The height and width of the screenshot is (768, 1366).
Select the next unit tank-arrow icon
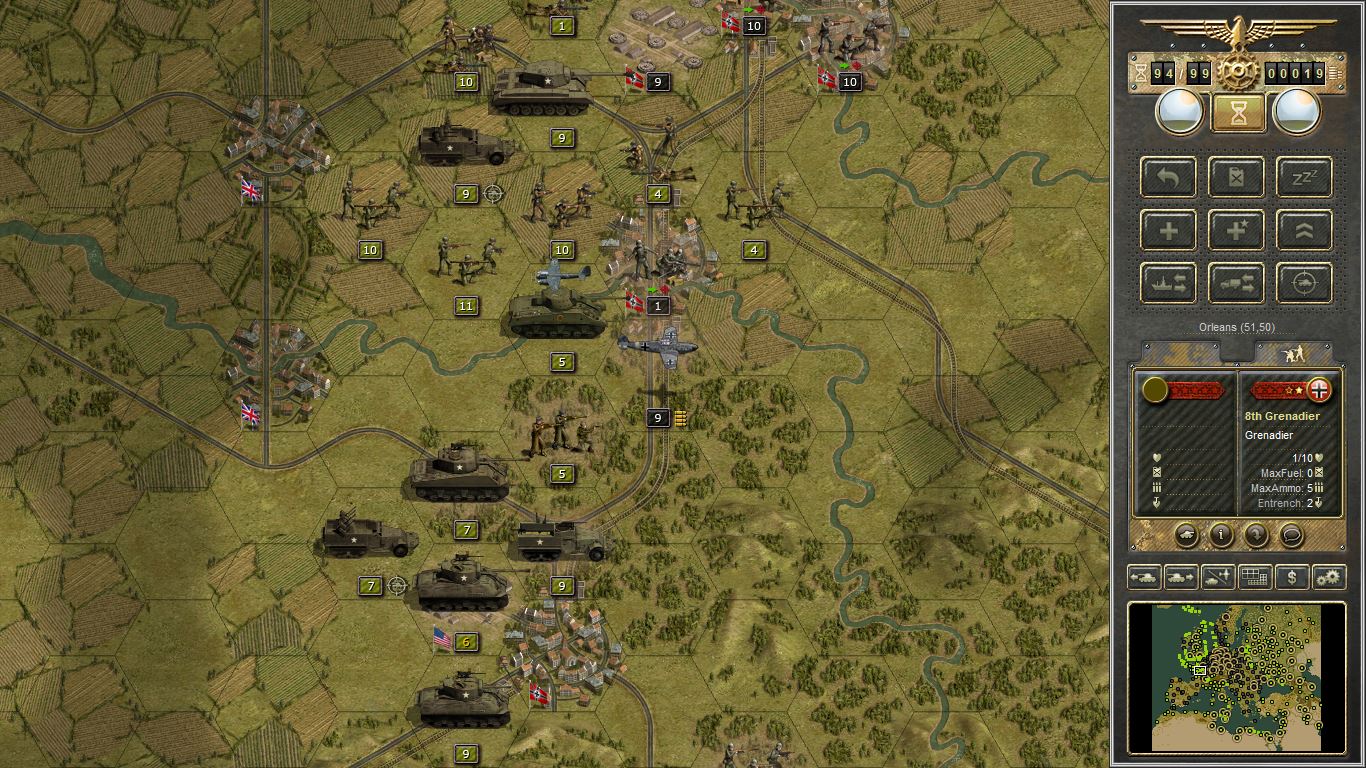pyautogui.click(x=1182, y=577)
